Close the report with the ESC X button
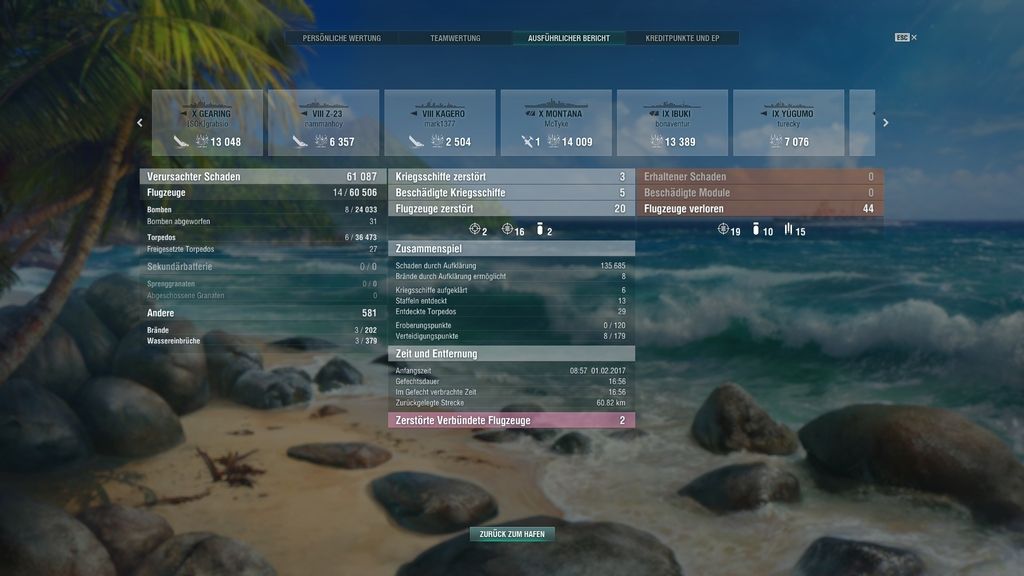 point(906,38)
